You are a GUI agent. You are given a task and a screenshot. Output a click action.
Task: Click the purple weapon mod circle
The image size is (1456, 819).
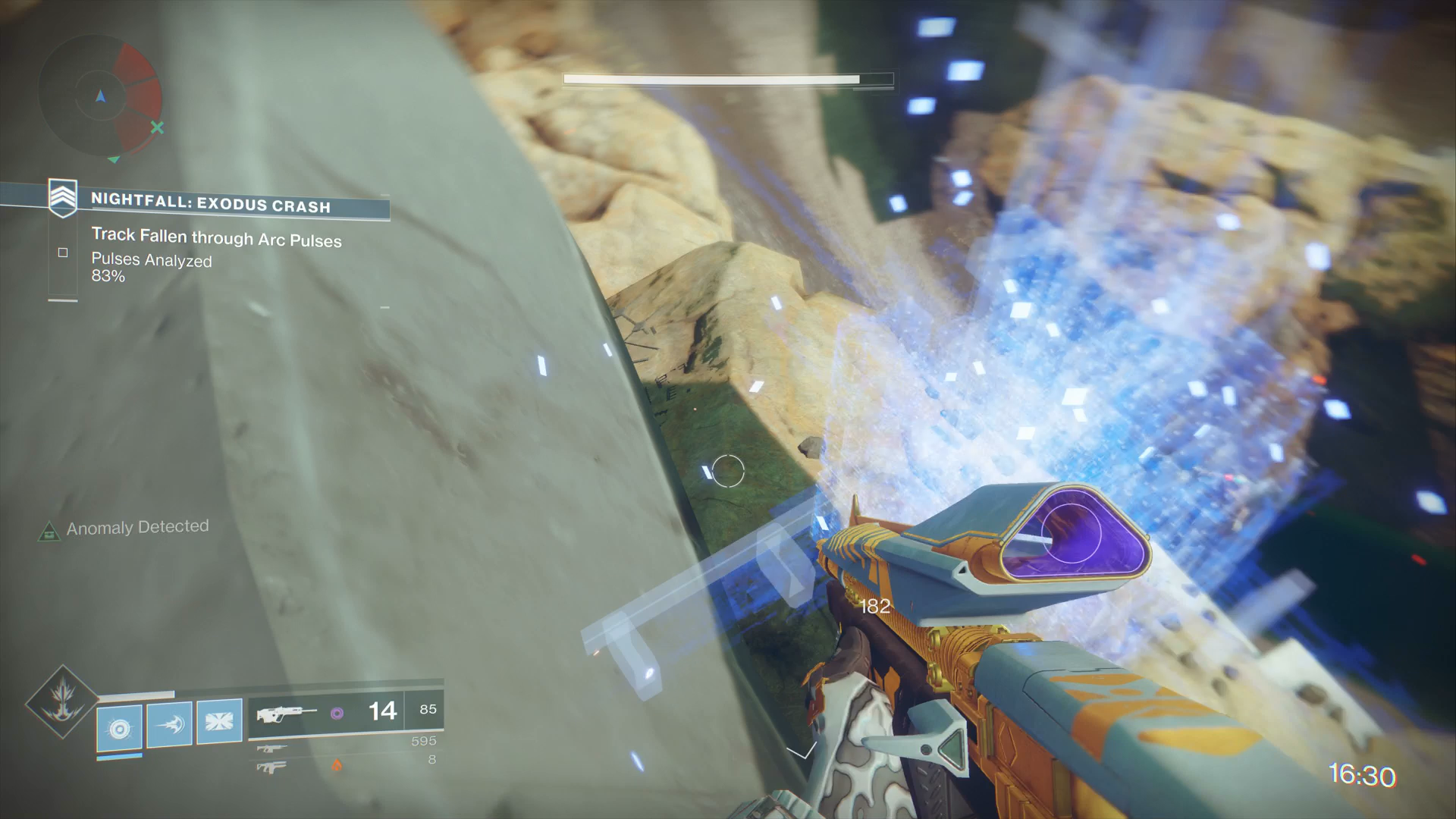[x=338, y=714]
